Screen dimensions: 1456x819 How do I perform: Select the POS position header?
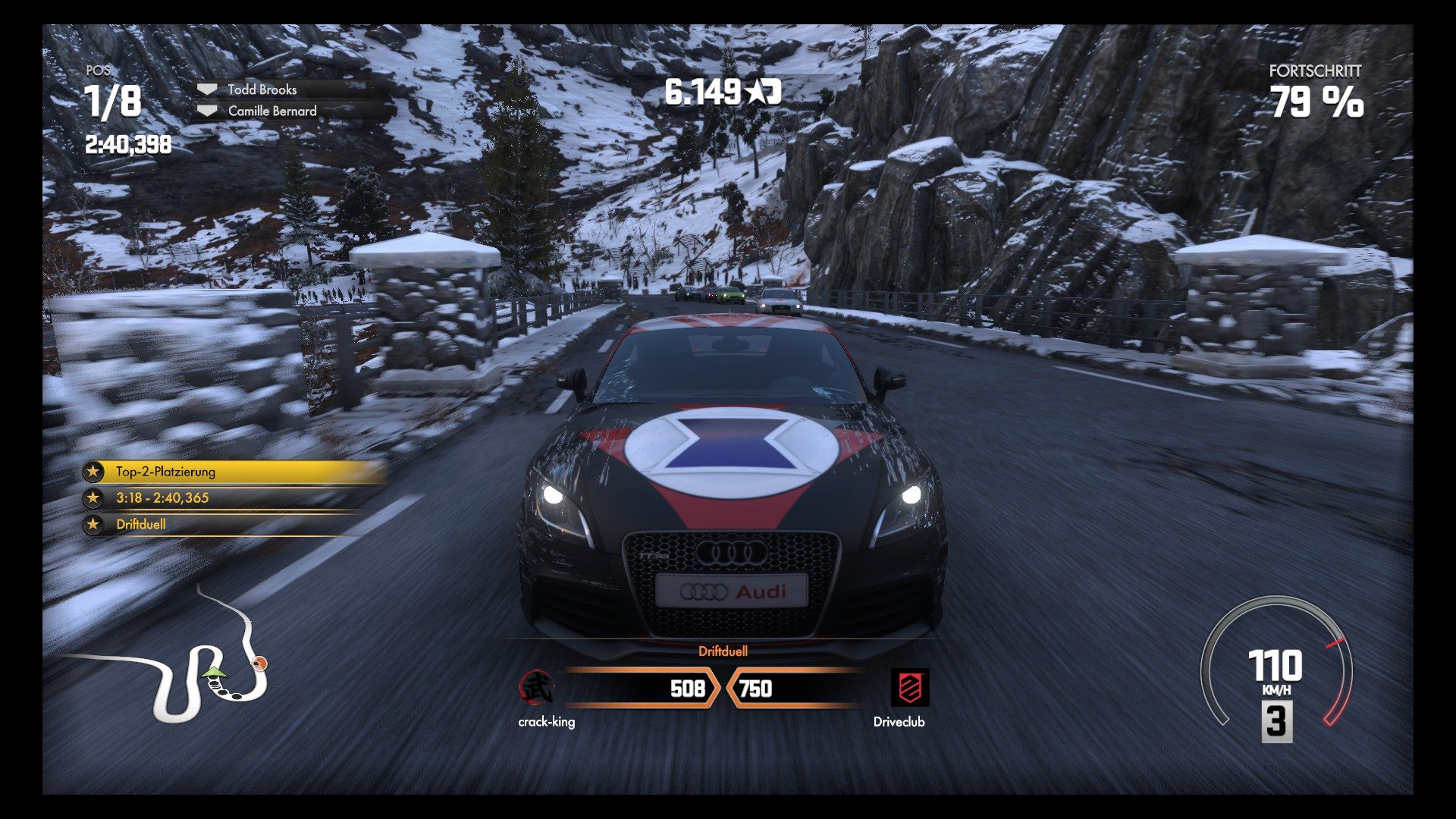click(98, 73)
